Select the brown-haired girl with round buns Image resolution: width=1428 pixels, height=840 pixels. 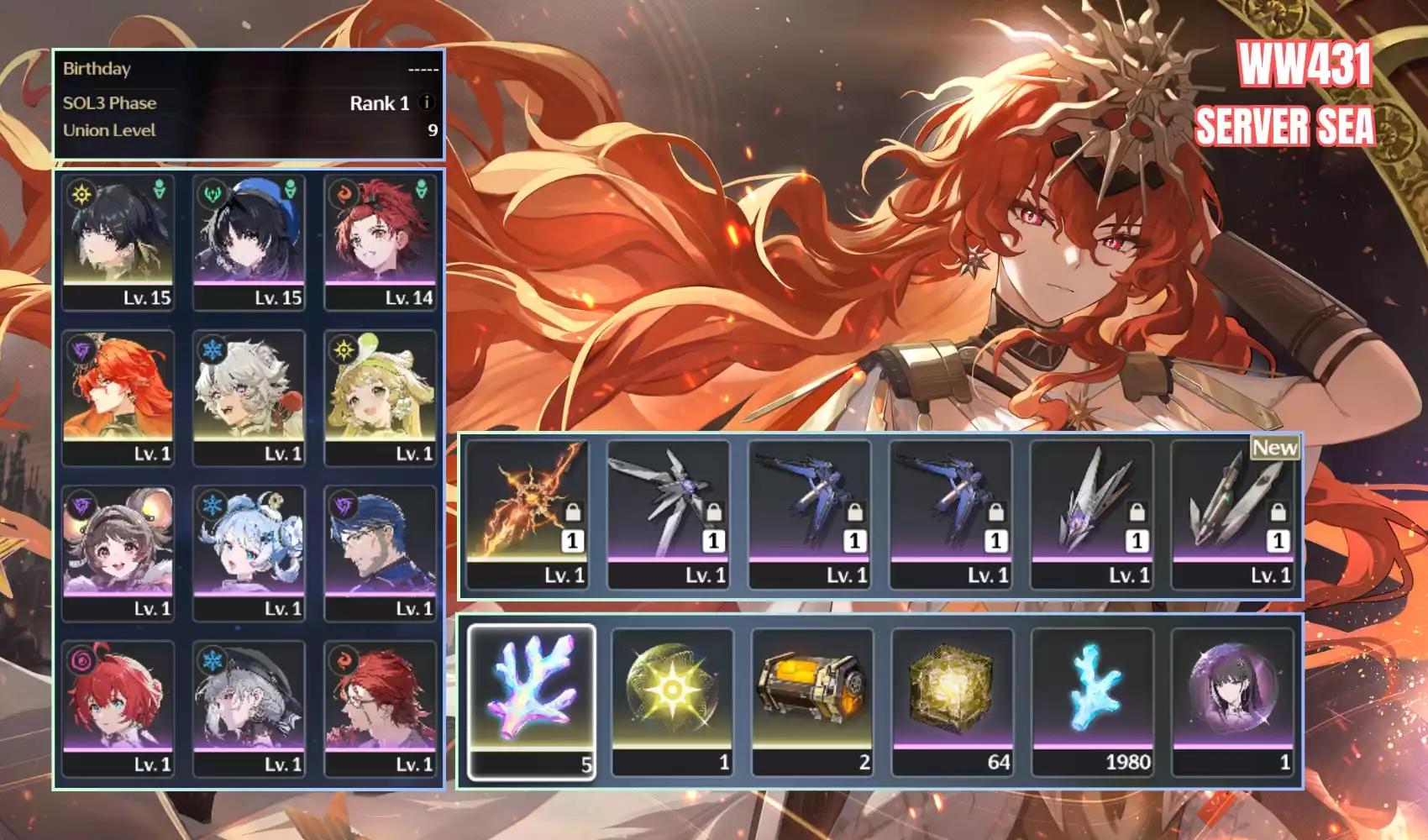tap(118, 552)
